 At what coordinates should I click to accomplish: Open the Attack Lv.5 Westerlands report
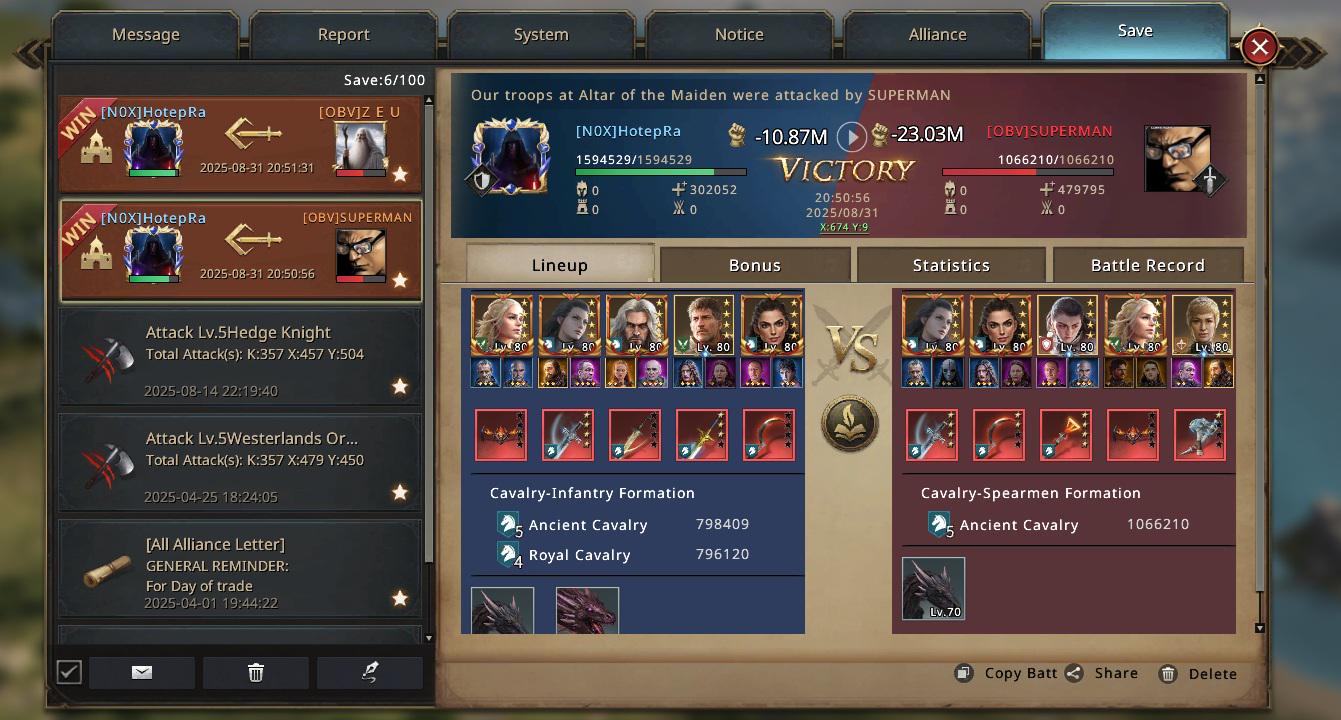tap(240, 464)
